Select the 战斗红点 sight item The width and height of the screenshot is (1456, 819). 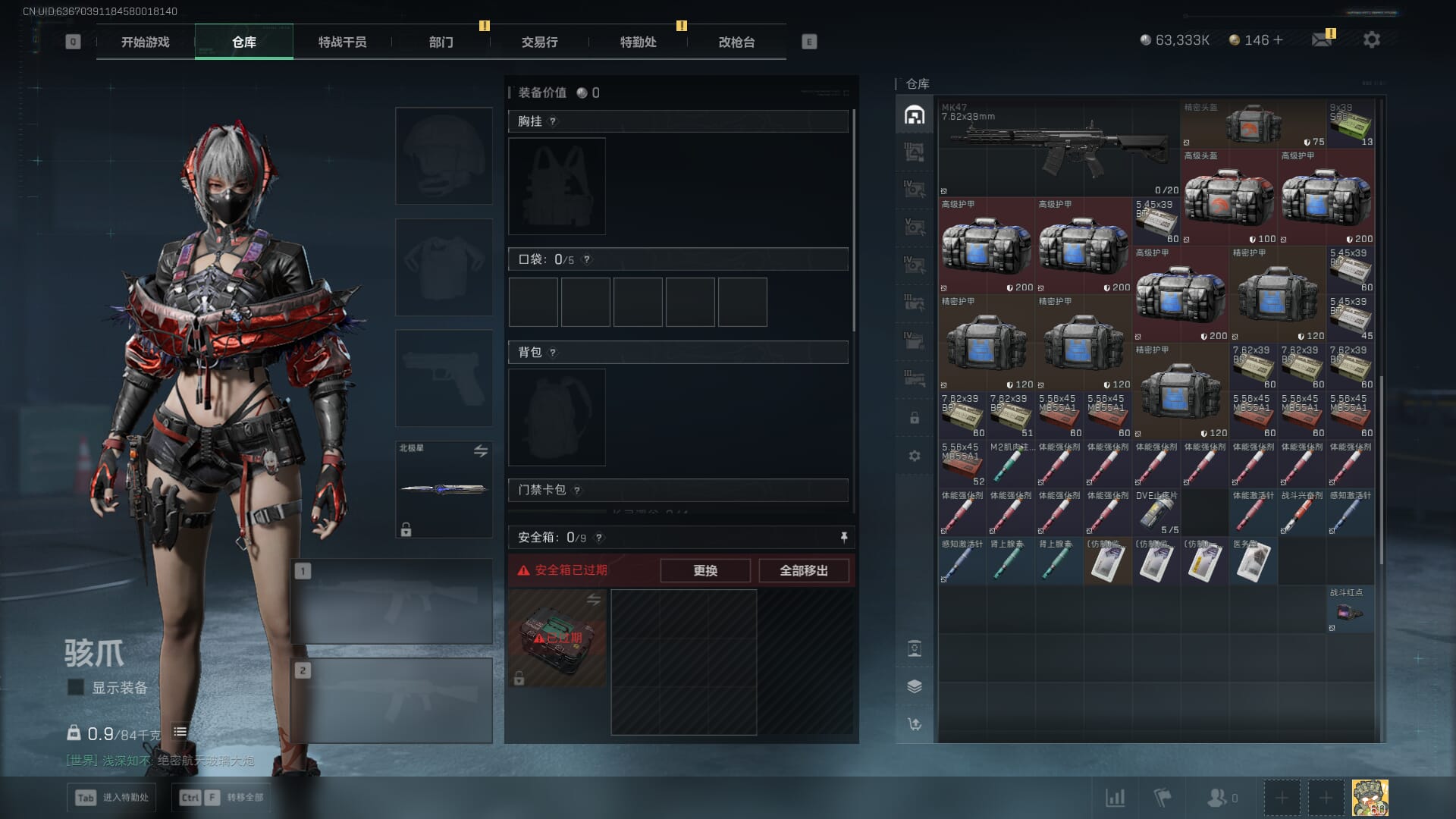[1350, 609]
